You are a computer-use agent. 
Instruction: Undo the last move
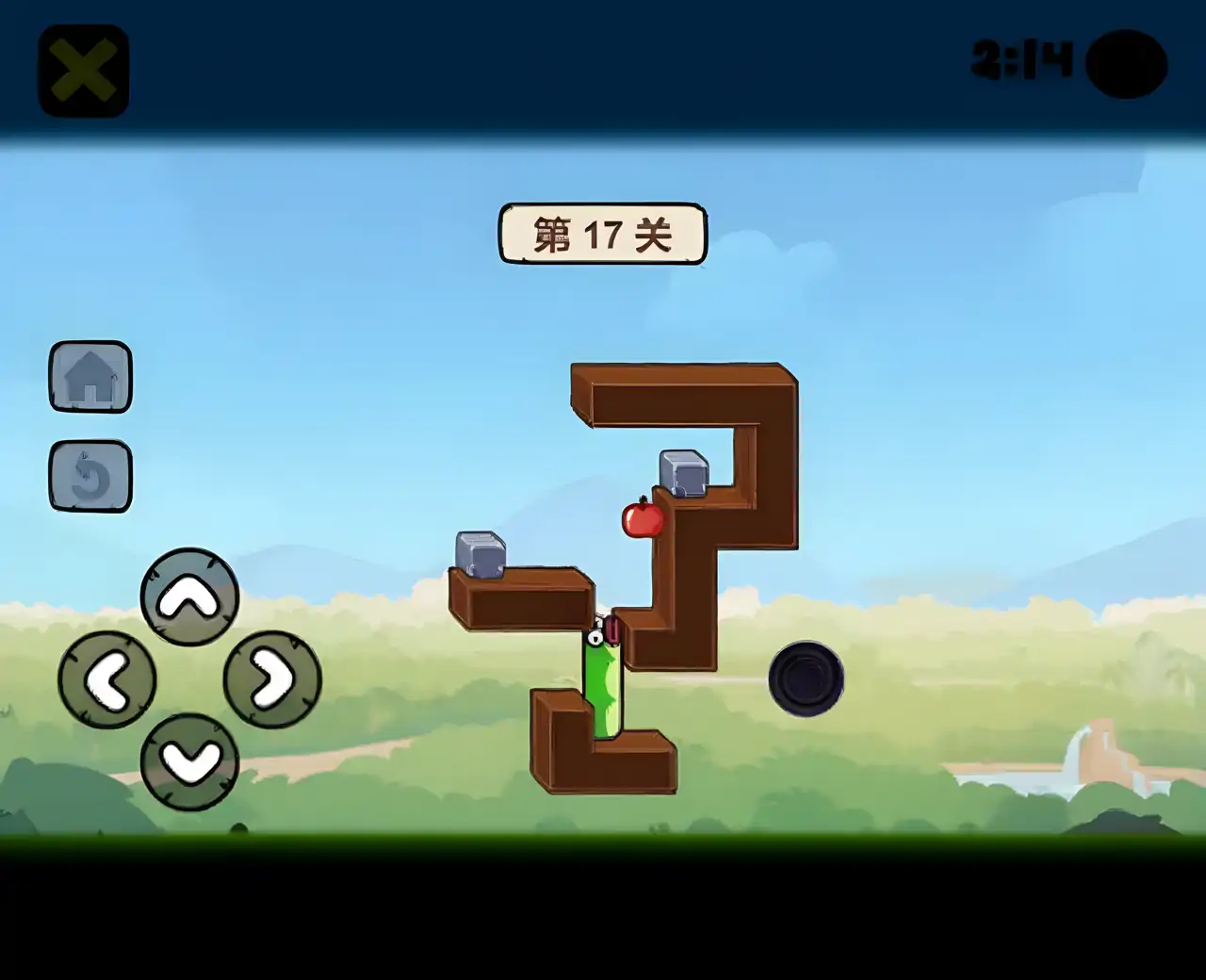click(90, 476)
